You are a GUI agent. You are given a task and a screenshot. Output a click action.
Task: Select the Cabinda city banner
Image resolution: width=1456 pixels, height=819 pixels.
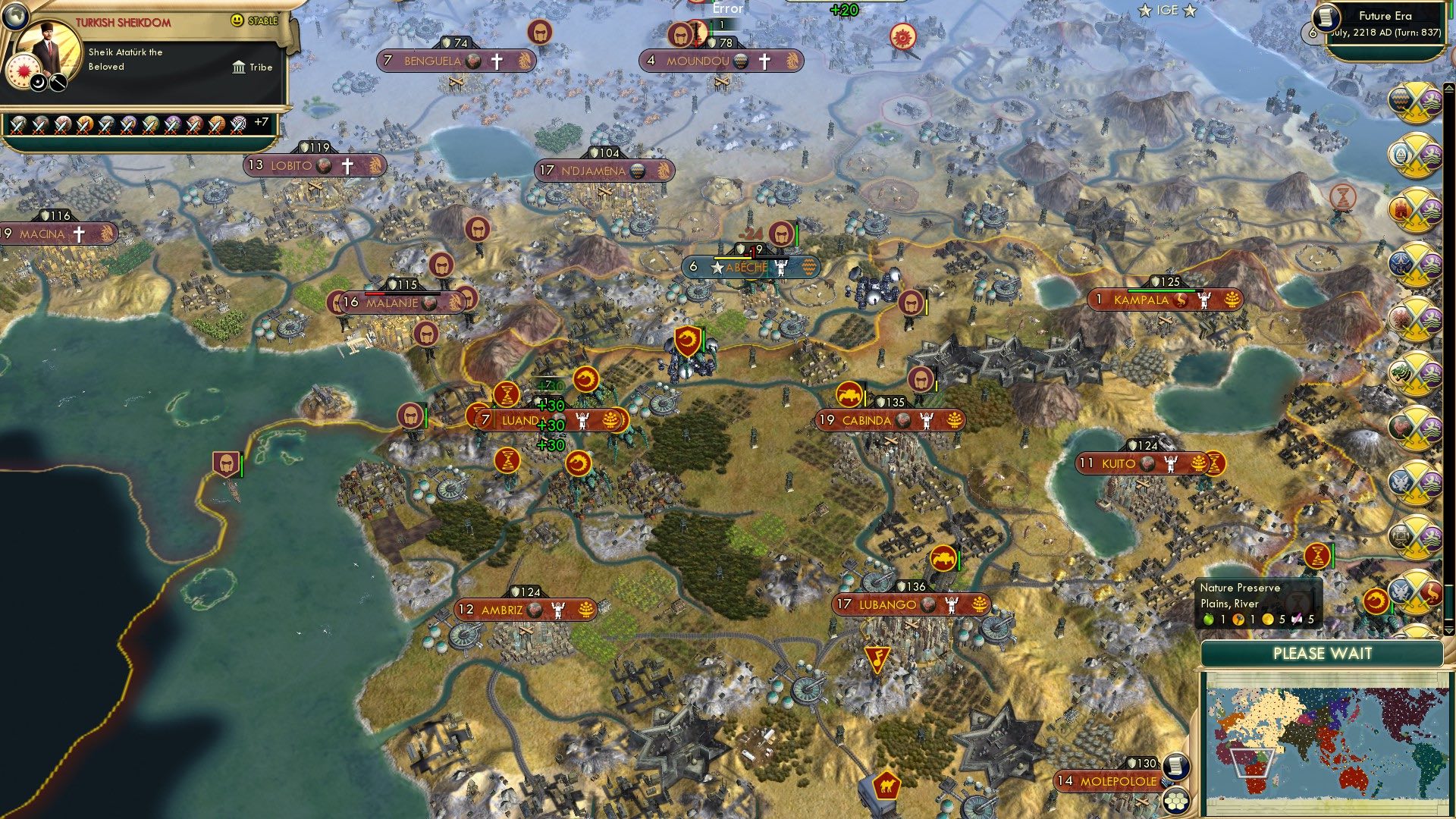[867, 420]
